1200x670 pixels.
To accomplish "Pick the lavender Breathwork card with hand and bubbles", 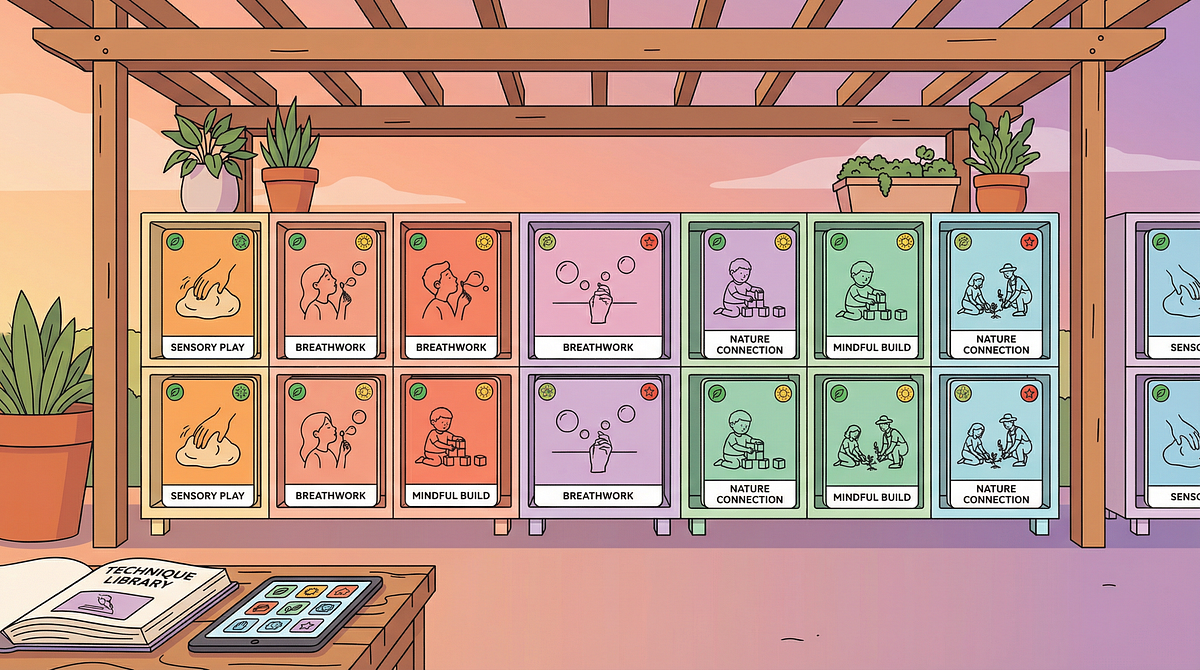I will click(x=598, y=441).
